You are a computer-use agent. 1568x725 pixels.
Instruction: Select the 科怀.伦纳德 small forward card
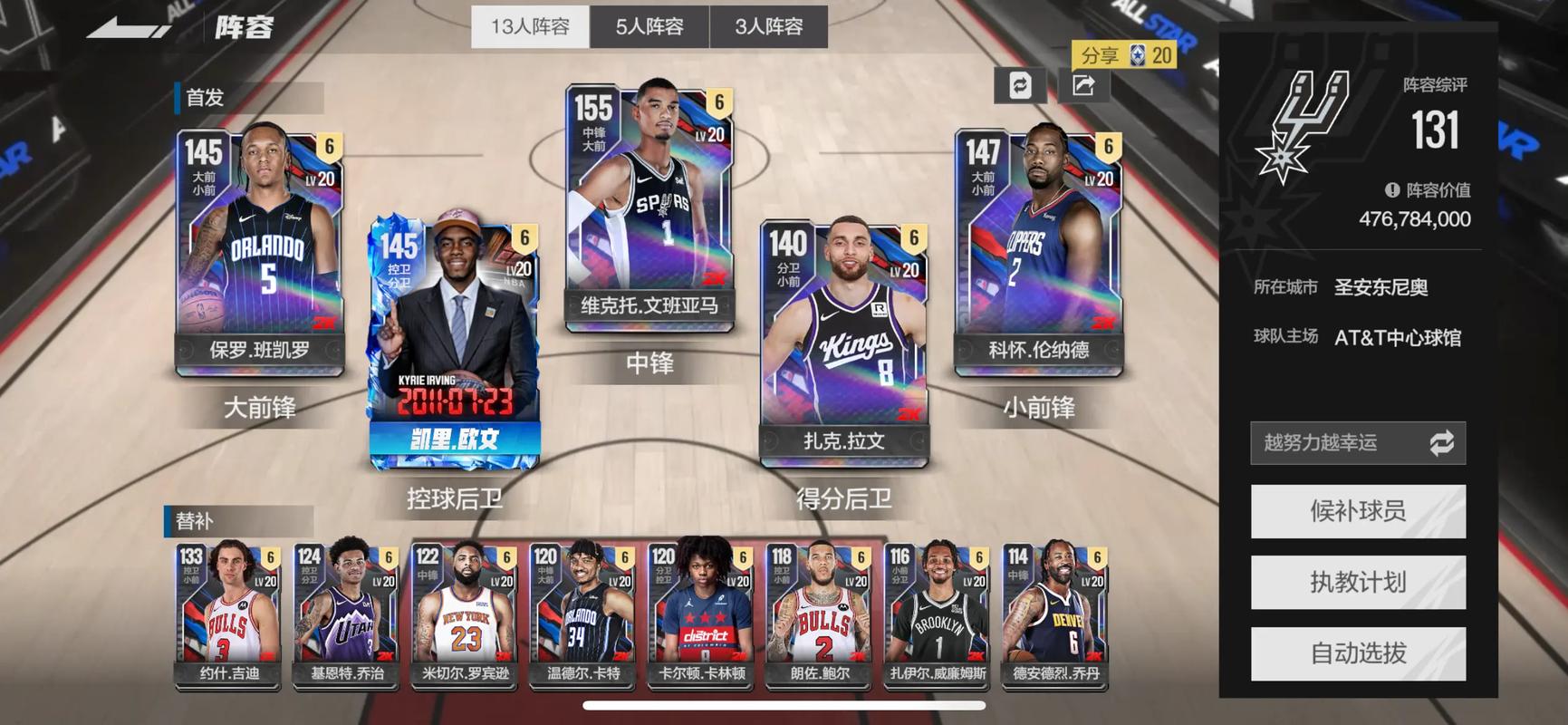pos(1038,249)
